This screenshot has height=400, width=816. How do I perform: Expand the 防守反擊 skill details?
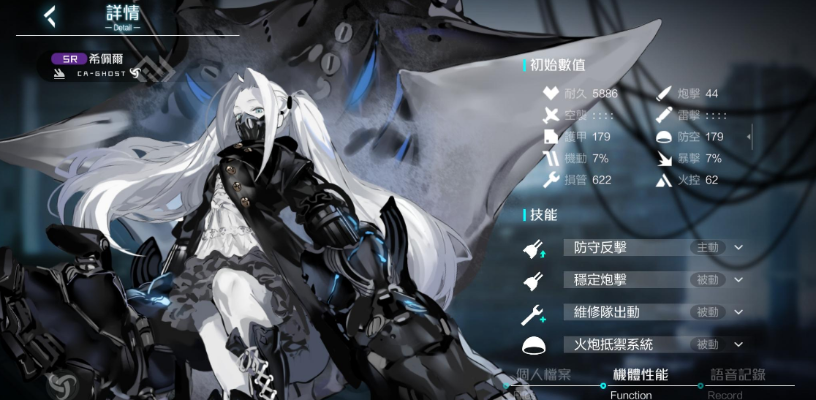739,247
